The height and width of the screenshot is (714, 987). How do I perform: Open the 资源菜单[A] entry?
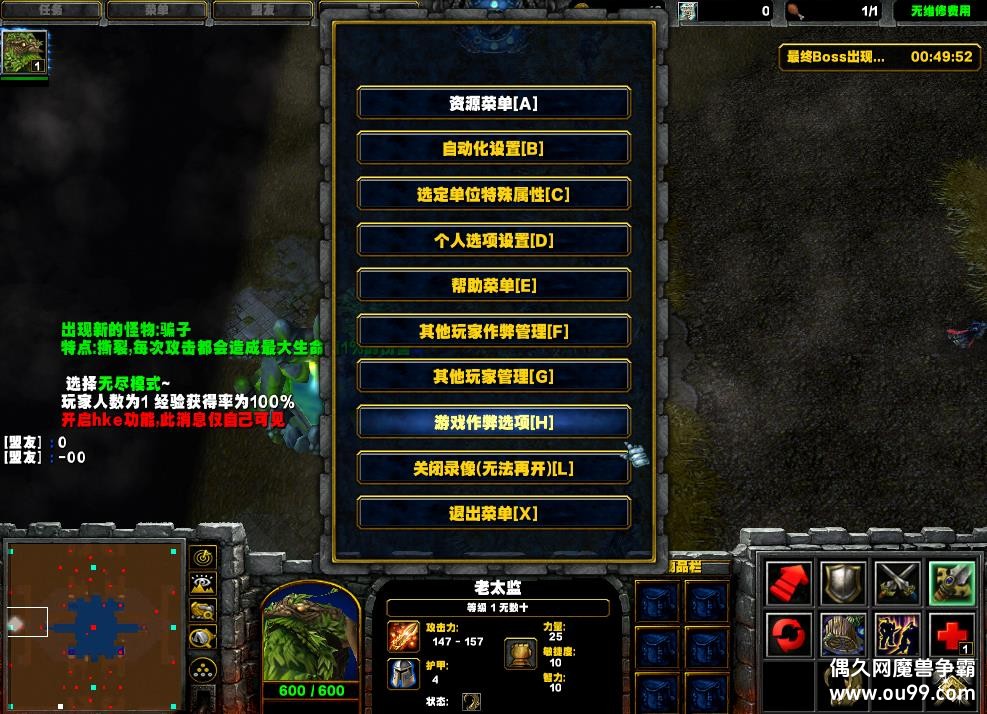click(493, 103)
